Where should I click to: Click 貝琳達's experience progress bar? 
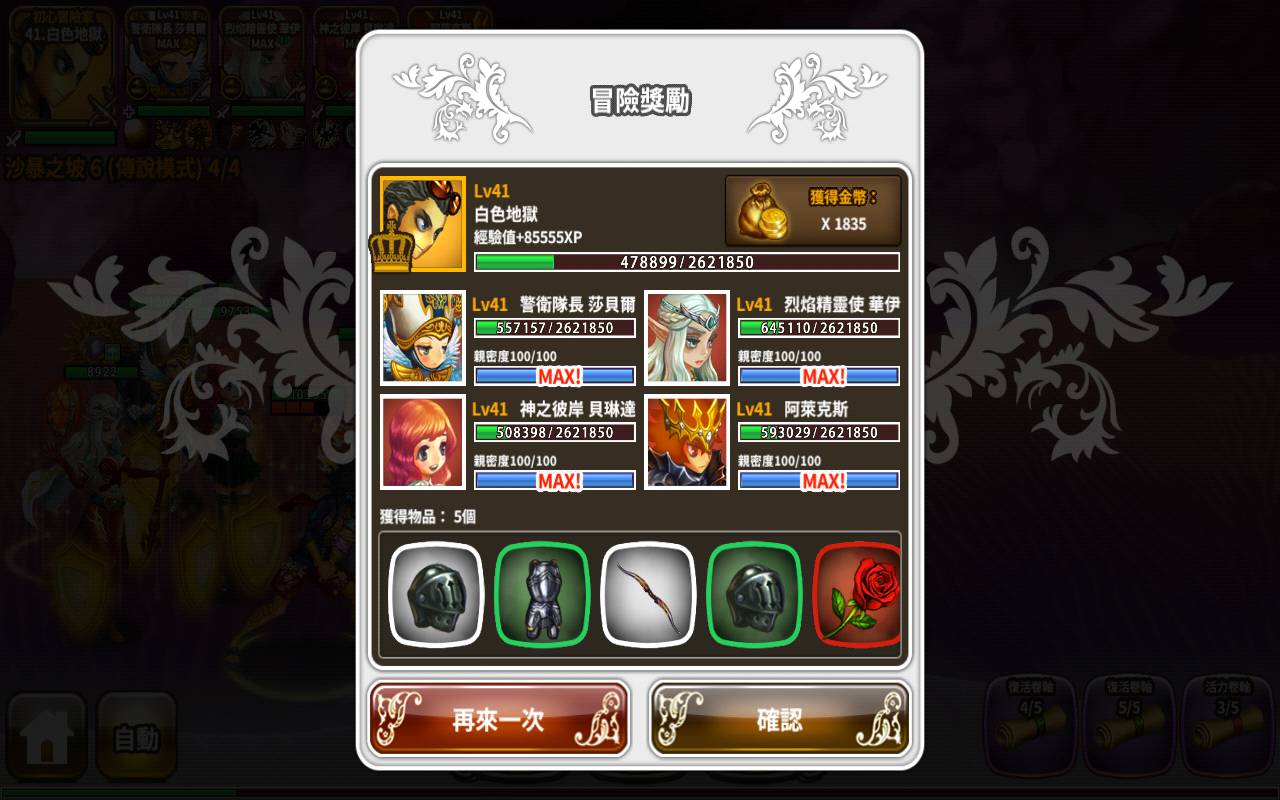(x=554, y=431)
